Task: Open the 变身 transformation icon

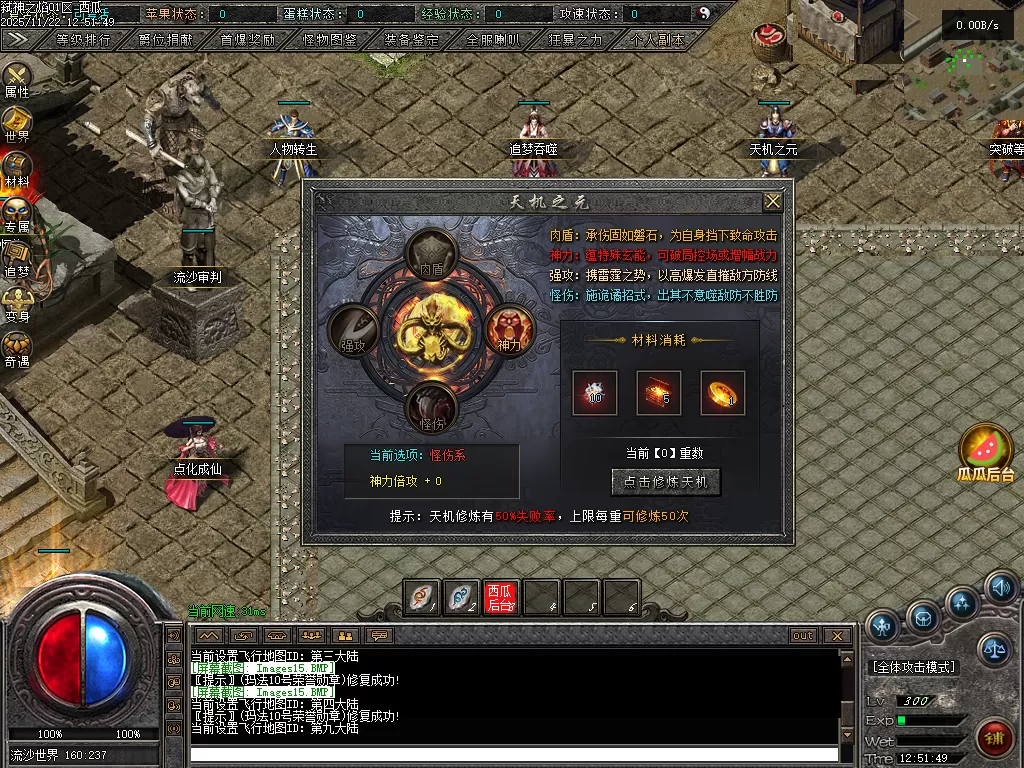Action: click(x=17, y=305)
